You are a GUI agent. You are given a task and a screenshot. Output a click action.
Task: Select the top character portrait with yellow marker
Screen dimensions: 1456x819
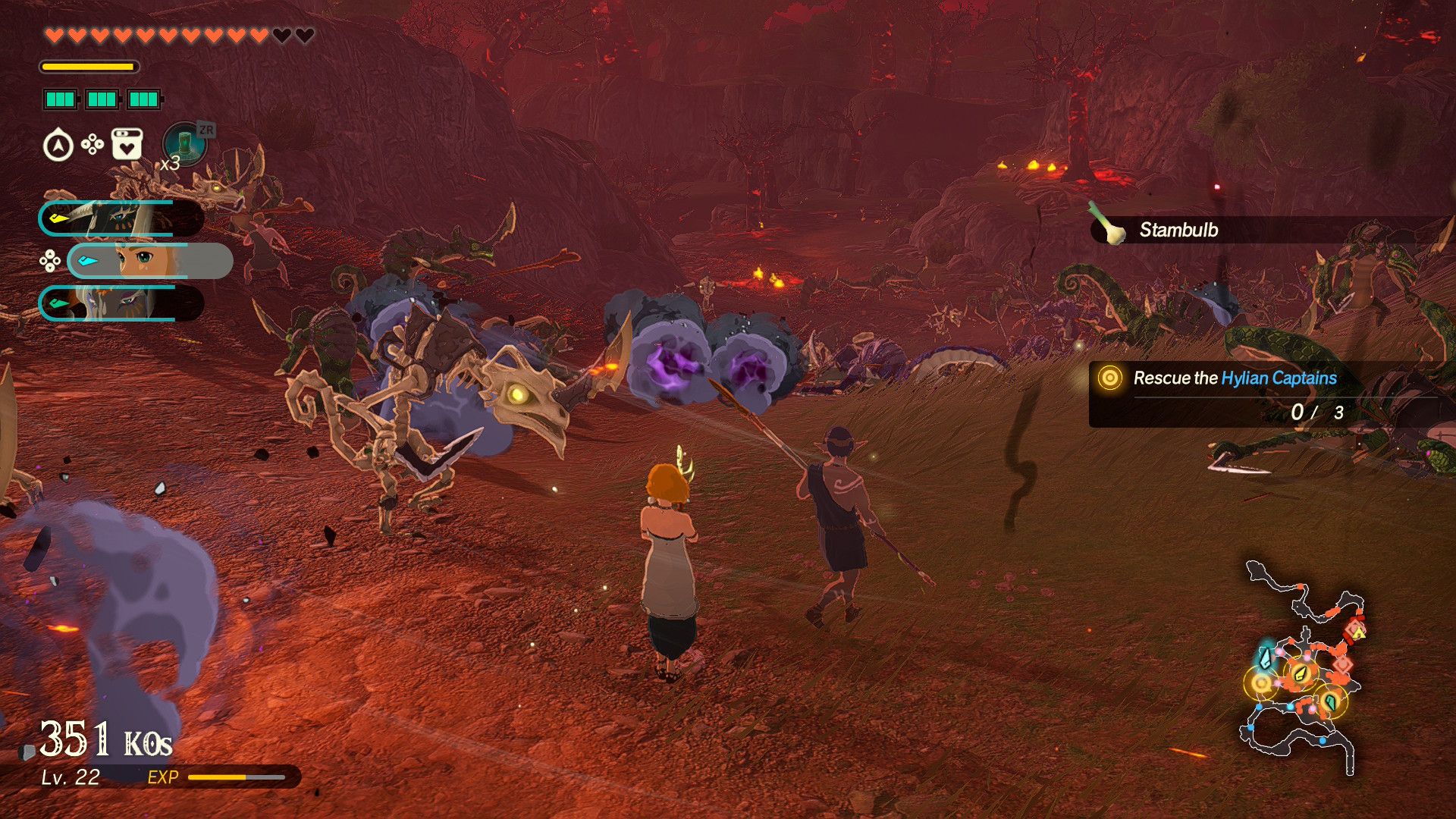coord(121,218)
